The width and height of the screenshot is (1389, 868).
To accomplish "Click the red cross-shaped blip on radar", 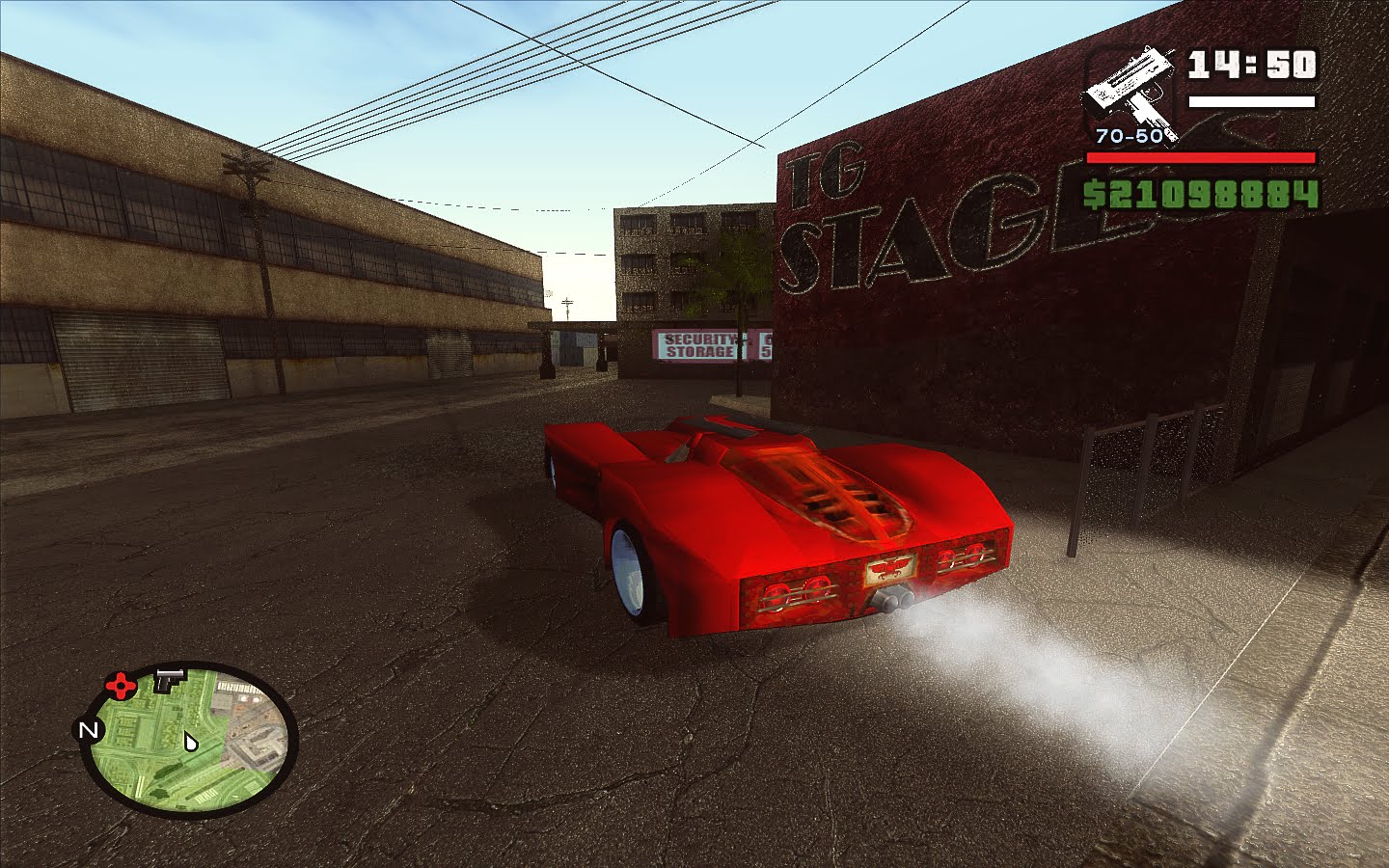I will tap(120, 685).
